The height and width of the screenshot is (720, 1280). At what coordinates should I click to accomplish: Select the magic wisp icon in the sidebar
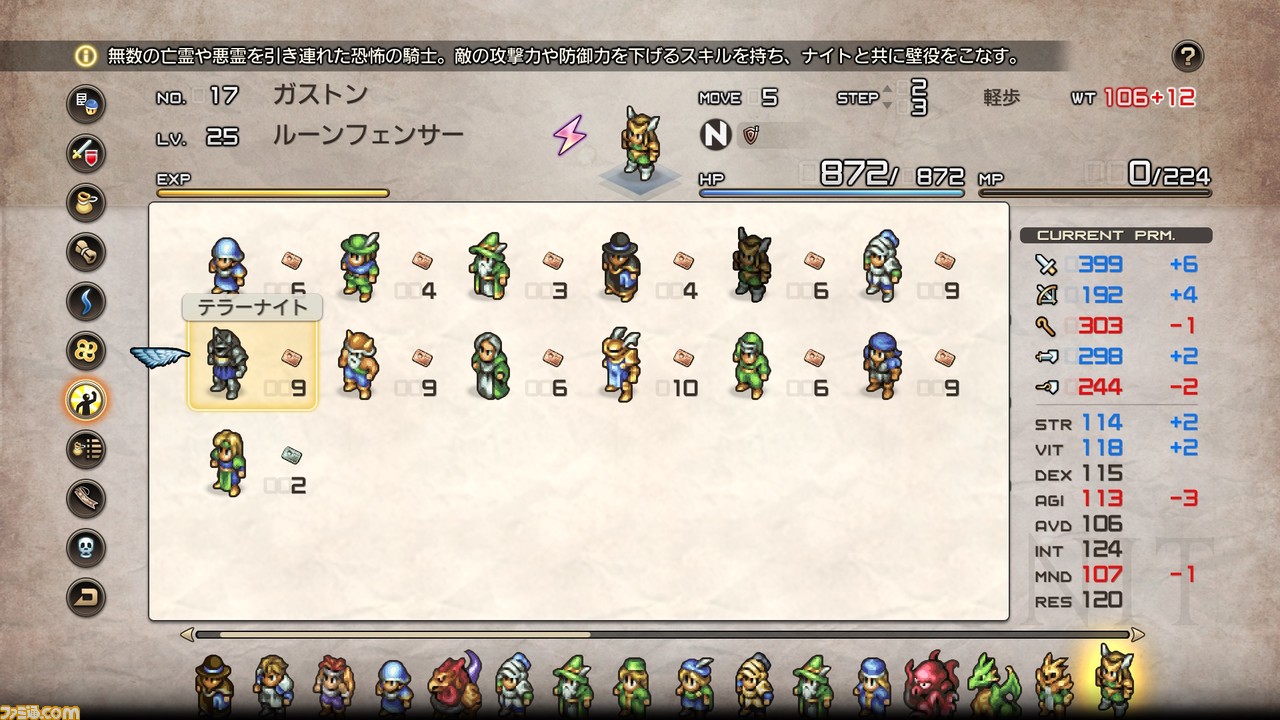click(85, 301)
